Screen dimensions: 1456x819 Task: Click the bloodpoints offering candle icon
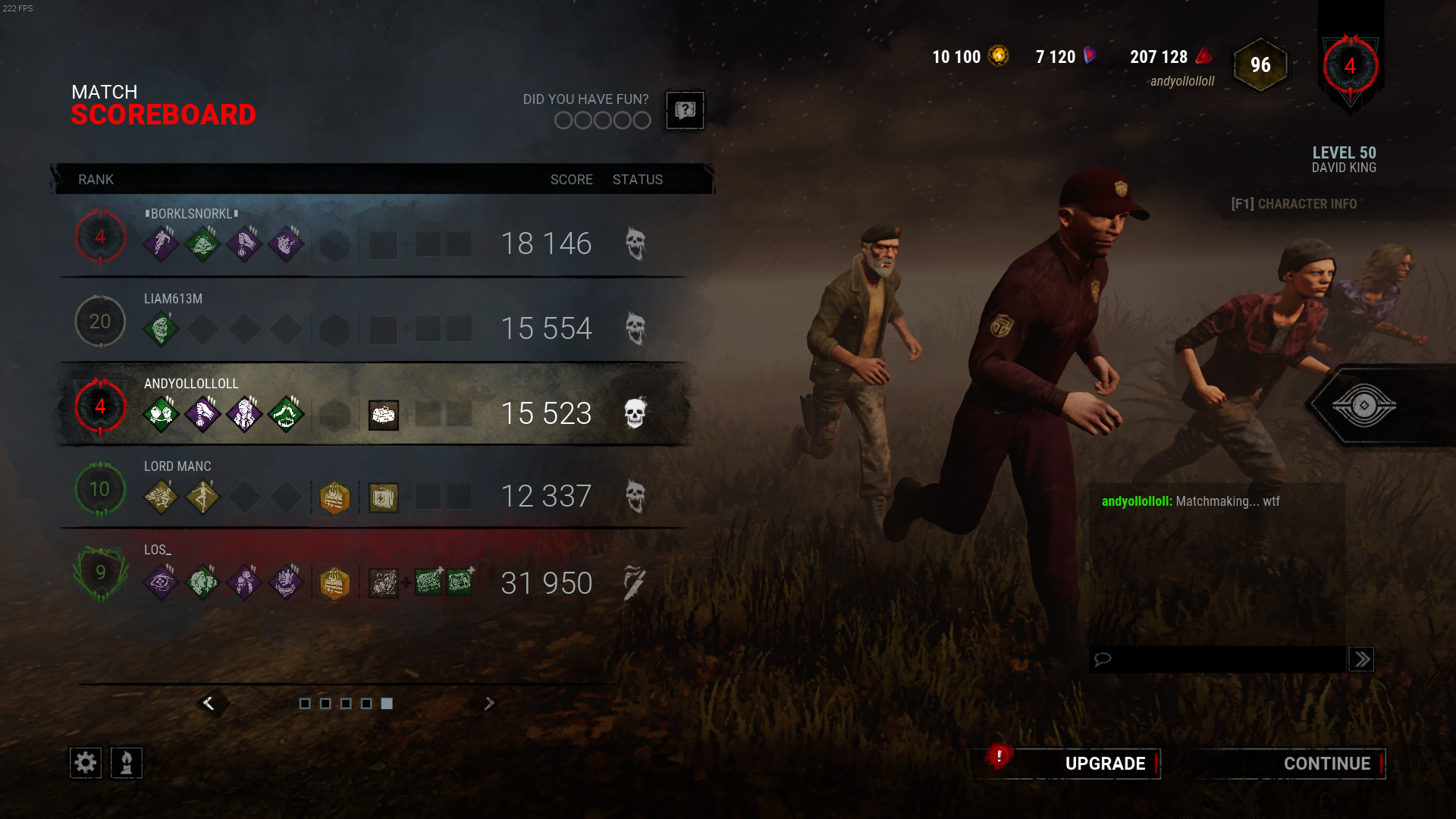point(127,763)
